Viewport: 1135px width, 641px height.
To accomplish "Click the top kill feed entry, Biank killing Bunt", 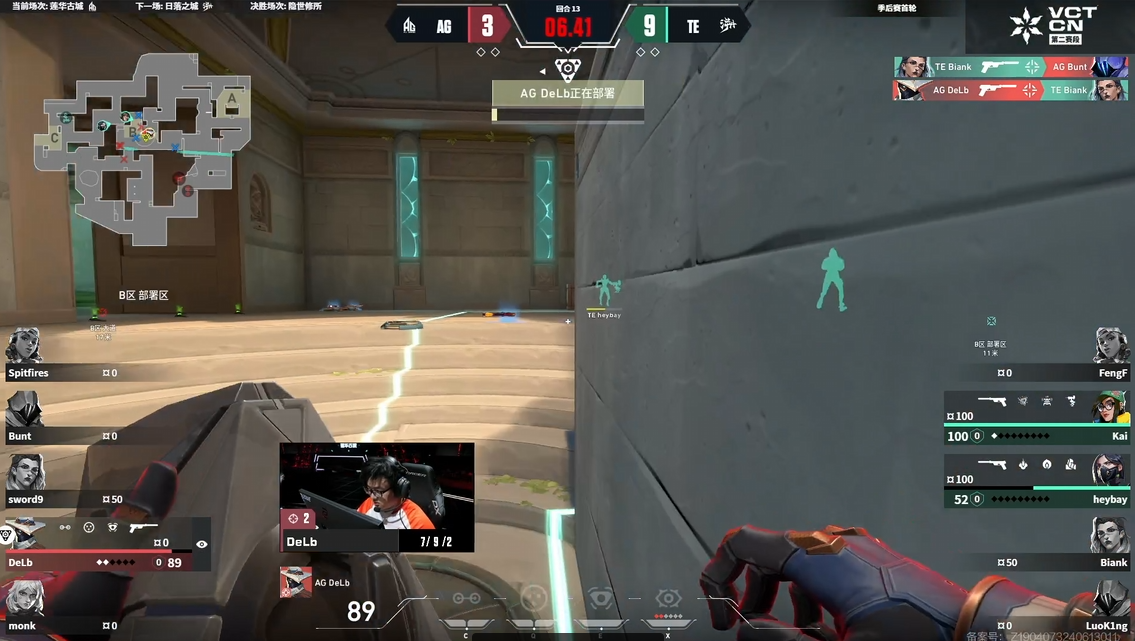I will pos(1010,67).
